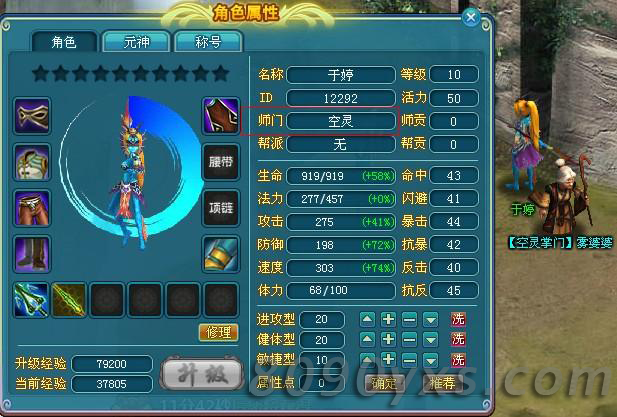This screenshot has height=417, width=617.
Task: Select the brown pants equipment slot
Action: click(32, 208)
